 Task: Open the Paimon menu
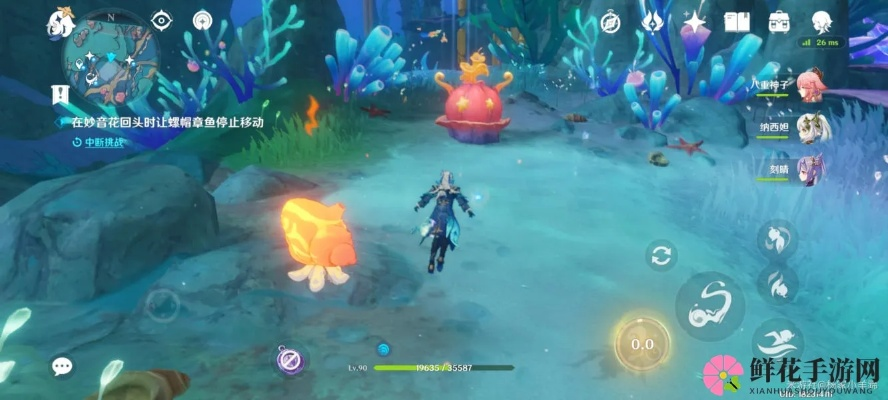pyautogui.click(x=62, y=21)
